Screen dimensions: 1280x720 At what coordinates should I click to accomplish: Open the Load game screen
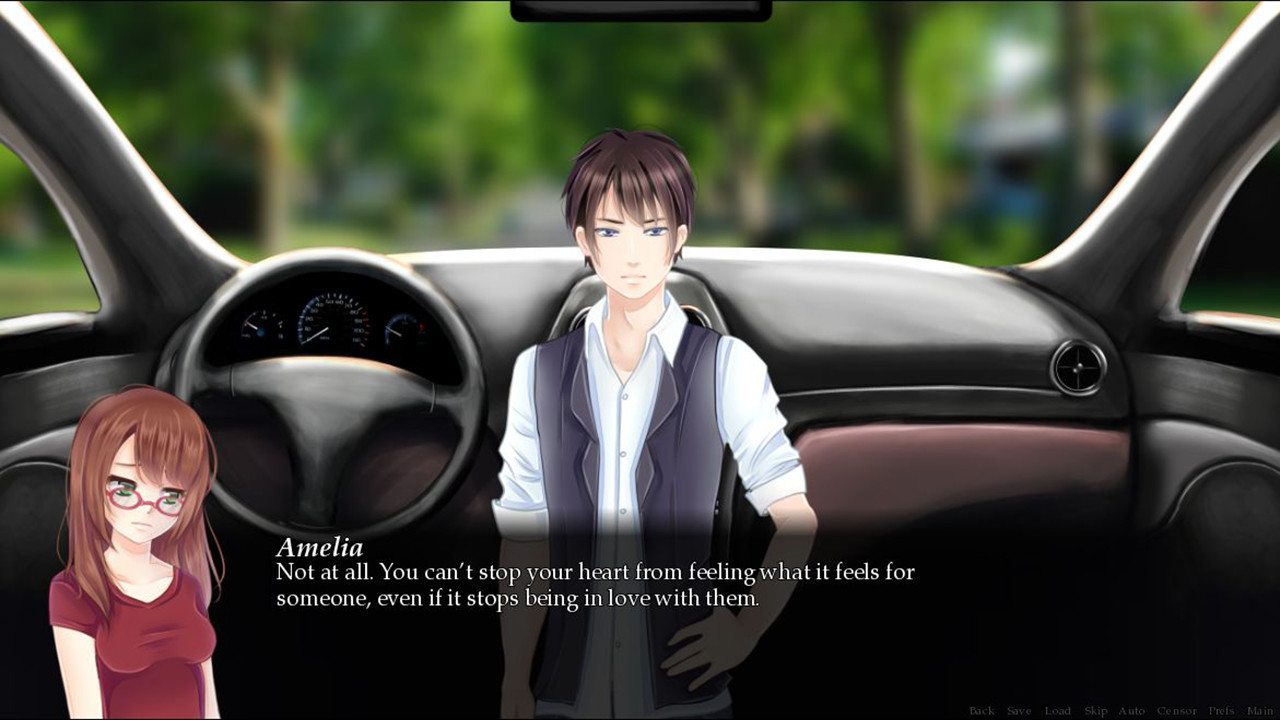pyautogui.click(x=1057, y=711)
